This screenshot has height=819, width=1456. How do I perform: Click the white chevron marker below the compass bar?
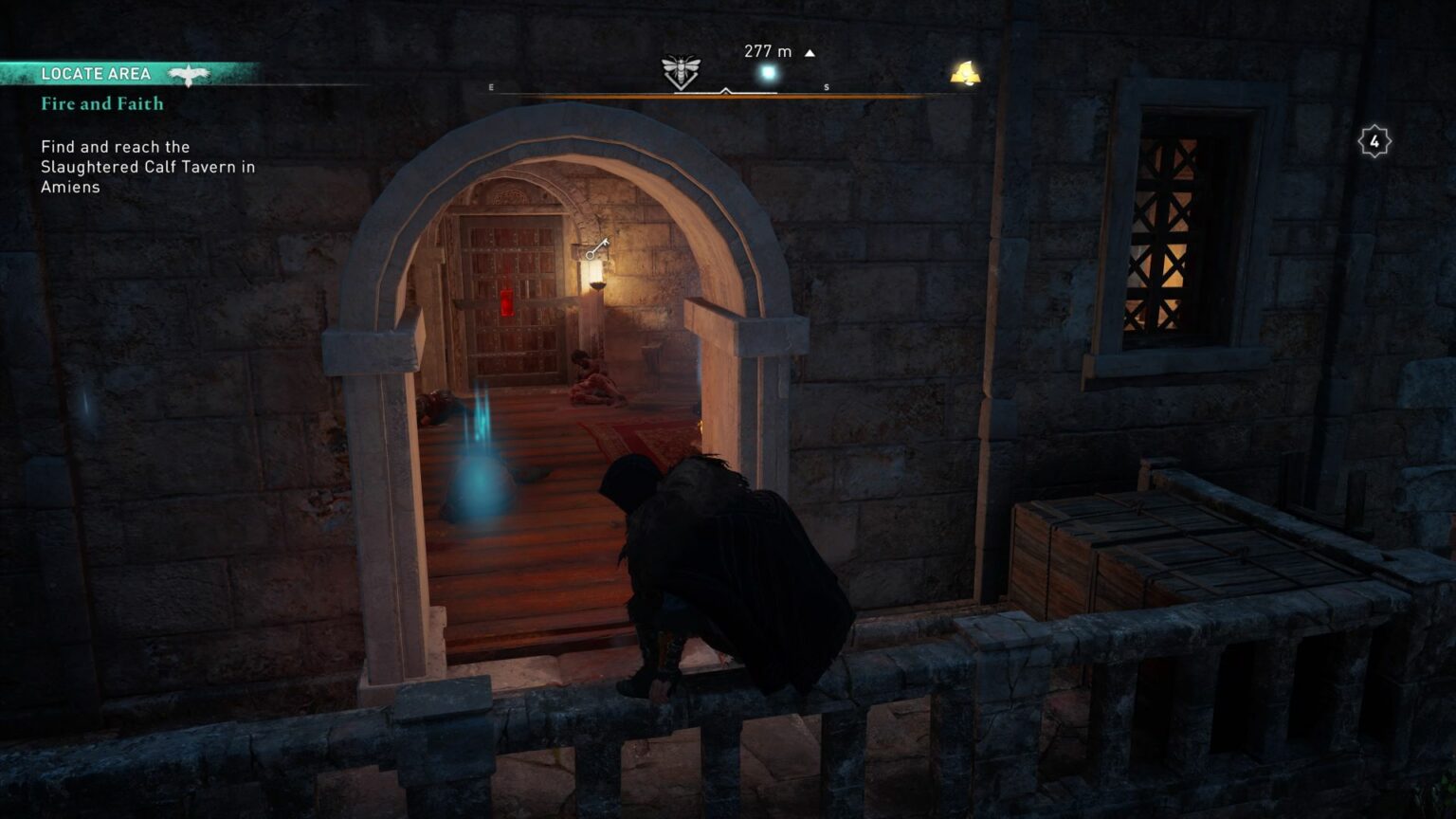click(727, 91)
